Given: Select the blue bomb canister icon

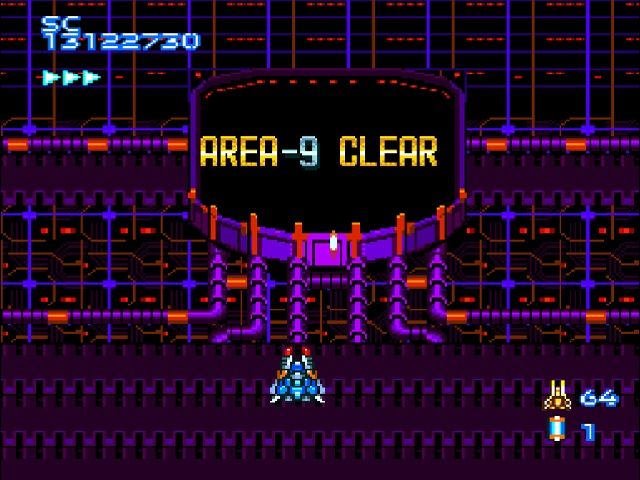Looking at the screenshot, I should [556, 431].
